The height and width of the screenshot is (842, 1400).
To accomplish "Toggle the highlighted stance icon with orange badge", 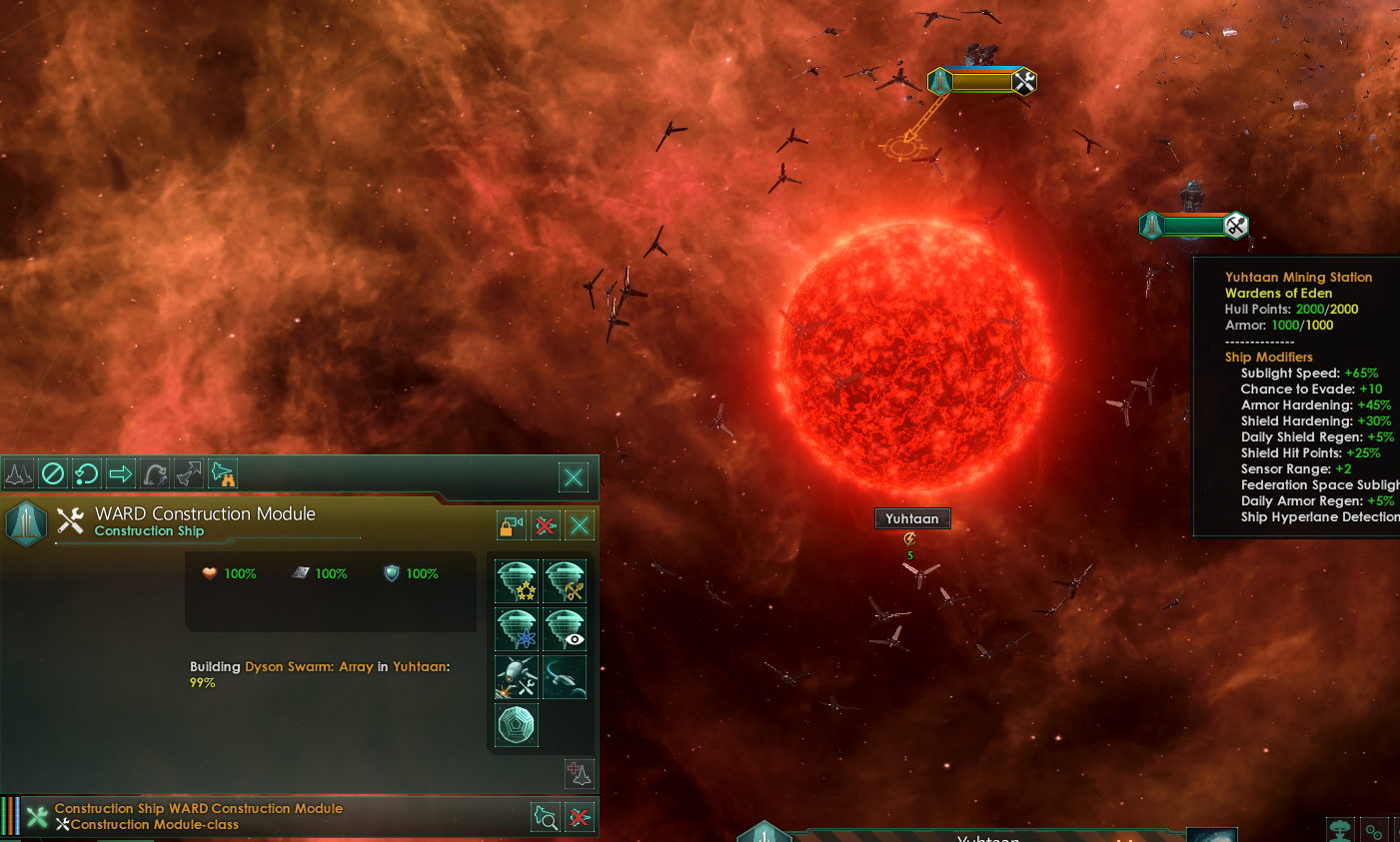I will point(221,475).
